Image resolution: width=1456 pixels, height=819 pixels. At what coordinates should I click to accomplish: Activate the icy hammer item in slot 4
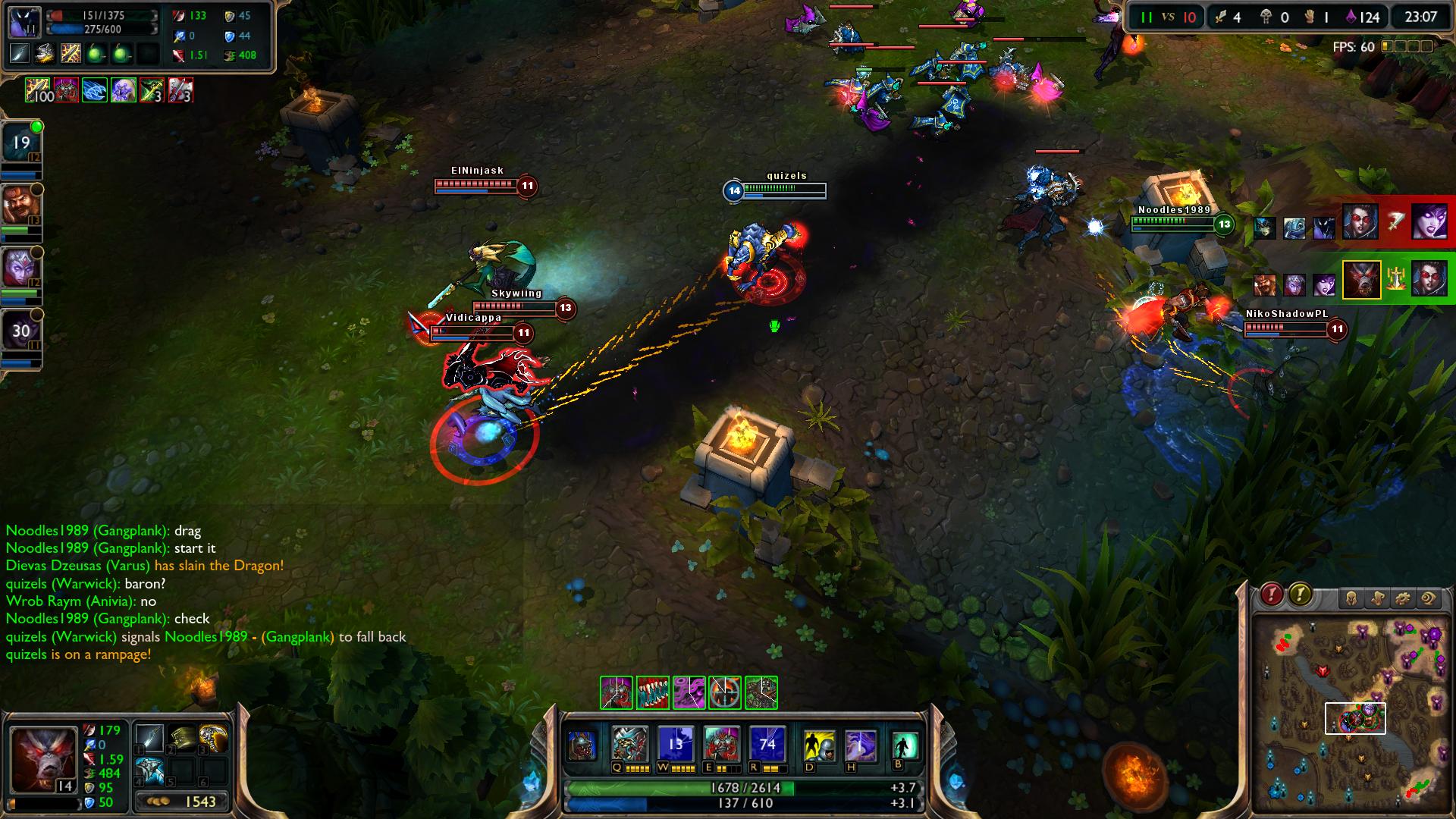tap(149, 770)
